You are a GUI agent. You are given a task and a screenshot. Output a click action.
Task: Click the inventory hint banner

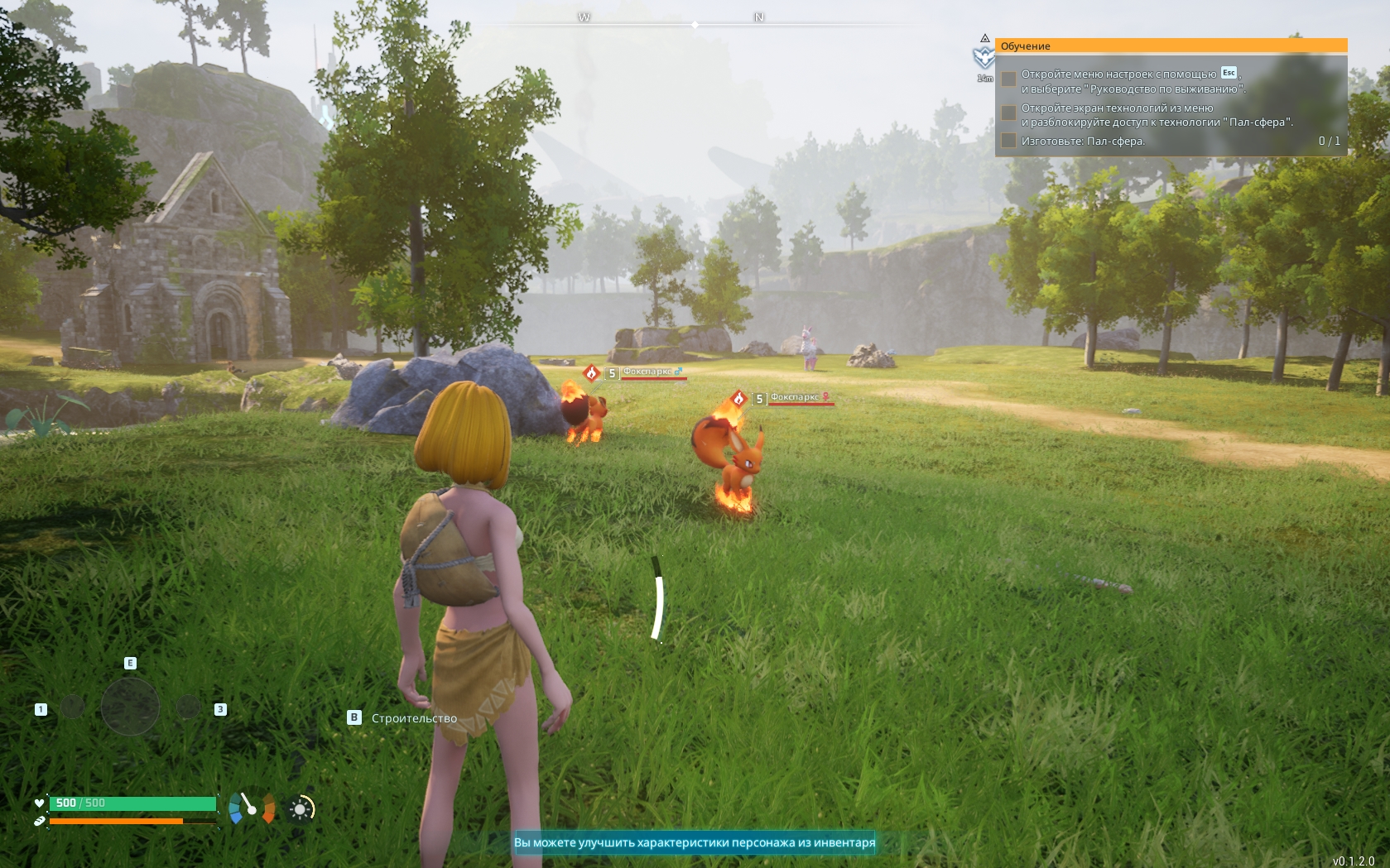[695, 842]
